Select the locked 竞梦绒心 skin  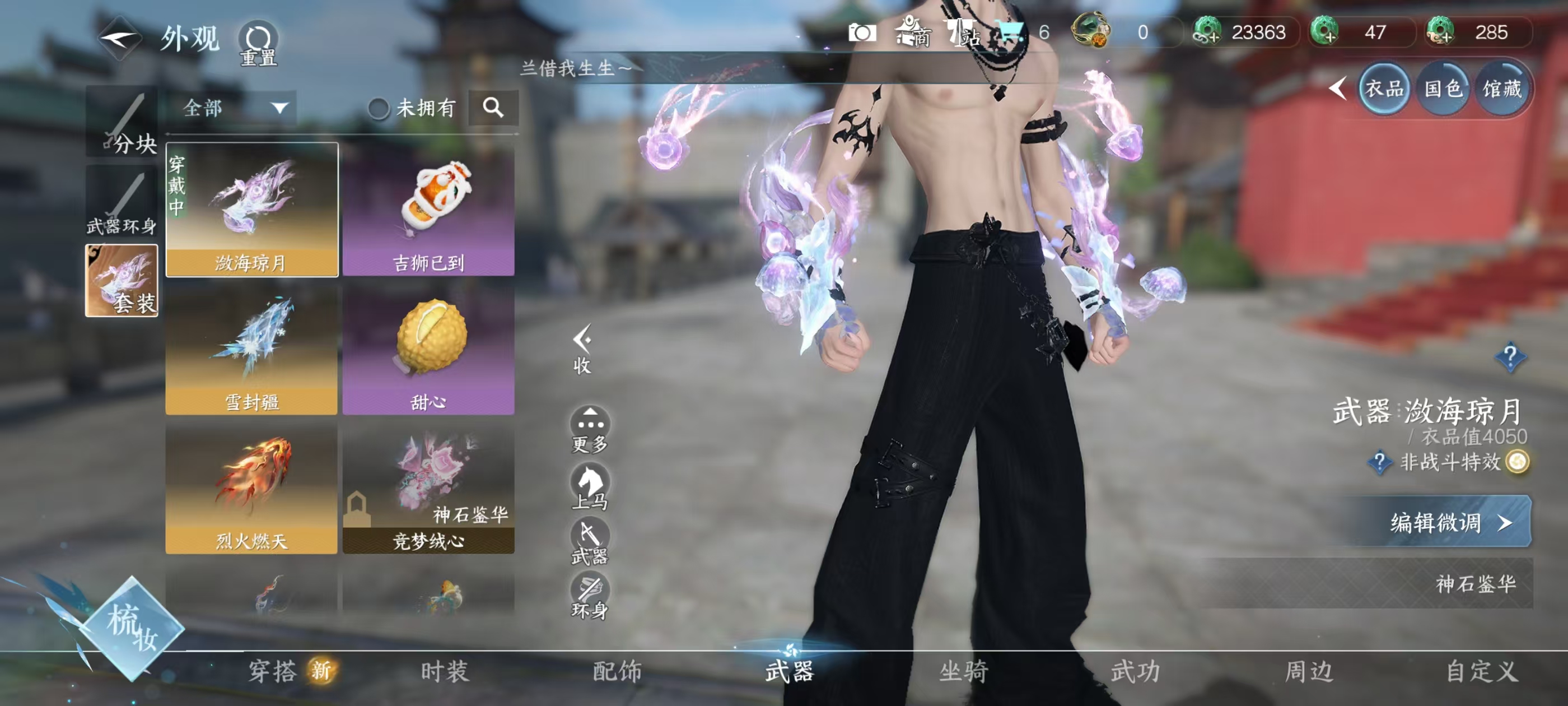click(428, 488)
